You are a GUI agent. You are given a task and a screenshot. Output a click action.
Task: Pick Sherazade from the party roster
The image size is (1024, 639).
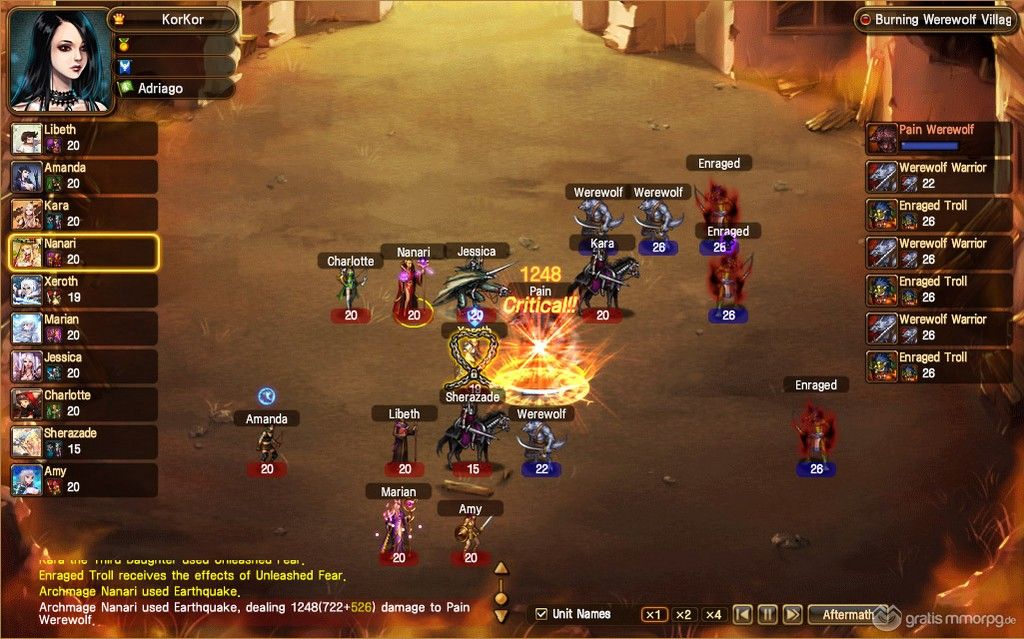coord(83,442)
